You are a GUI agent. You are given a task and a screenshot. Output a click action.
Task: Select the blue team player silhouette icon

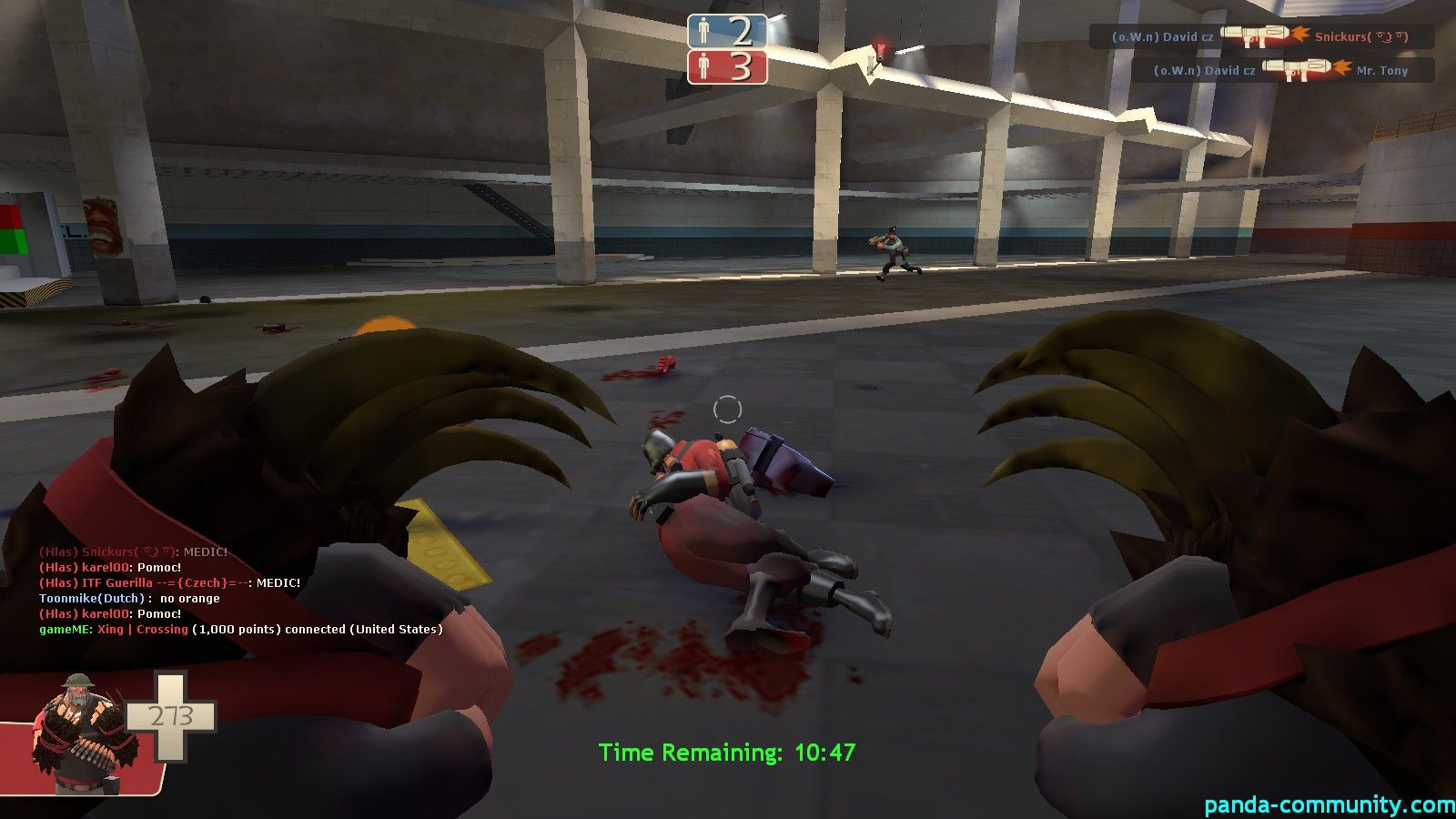click(x=703, y=36)
